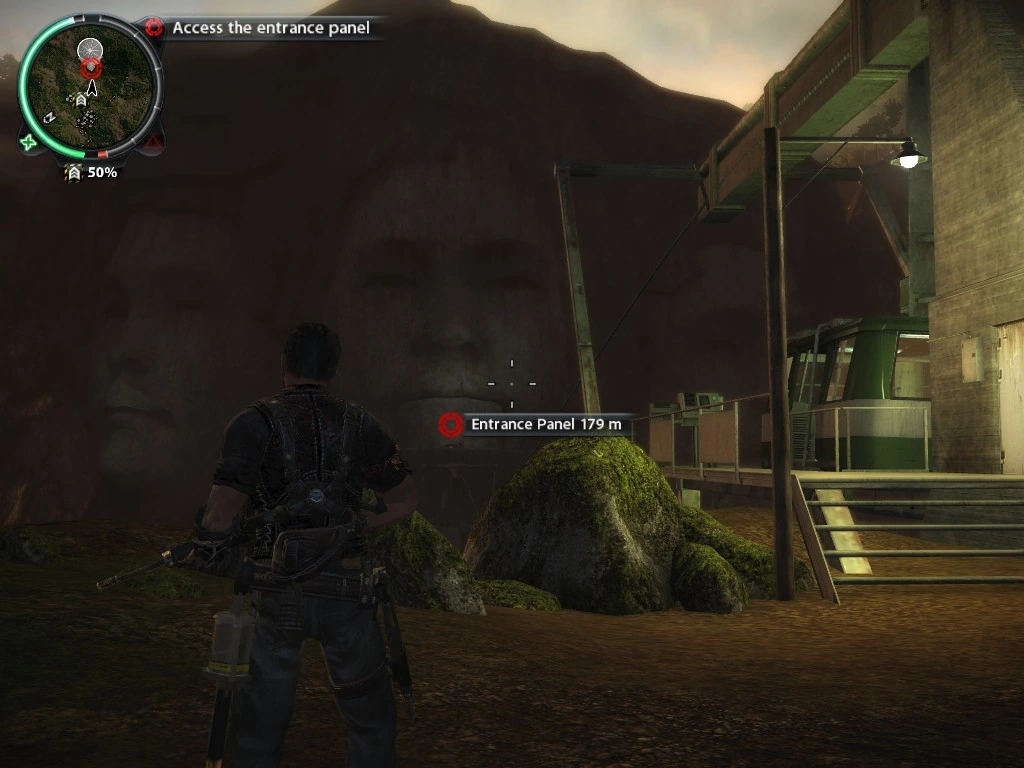1024x768 pixels.
Task: Click the chevron badge icon below the minimap
Action: (x=73, y=173)
